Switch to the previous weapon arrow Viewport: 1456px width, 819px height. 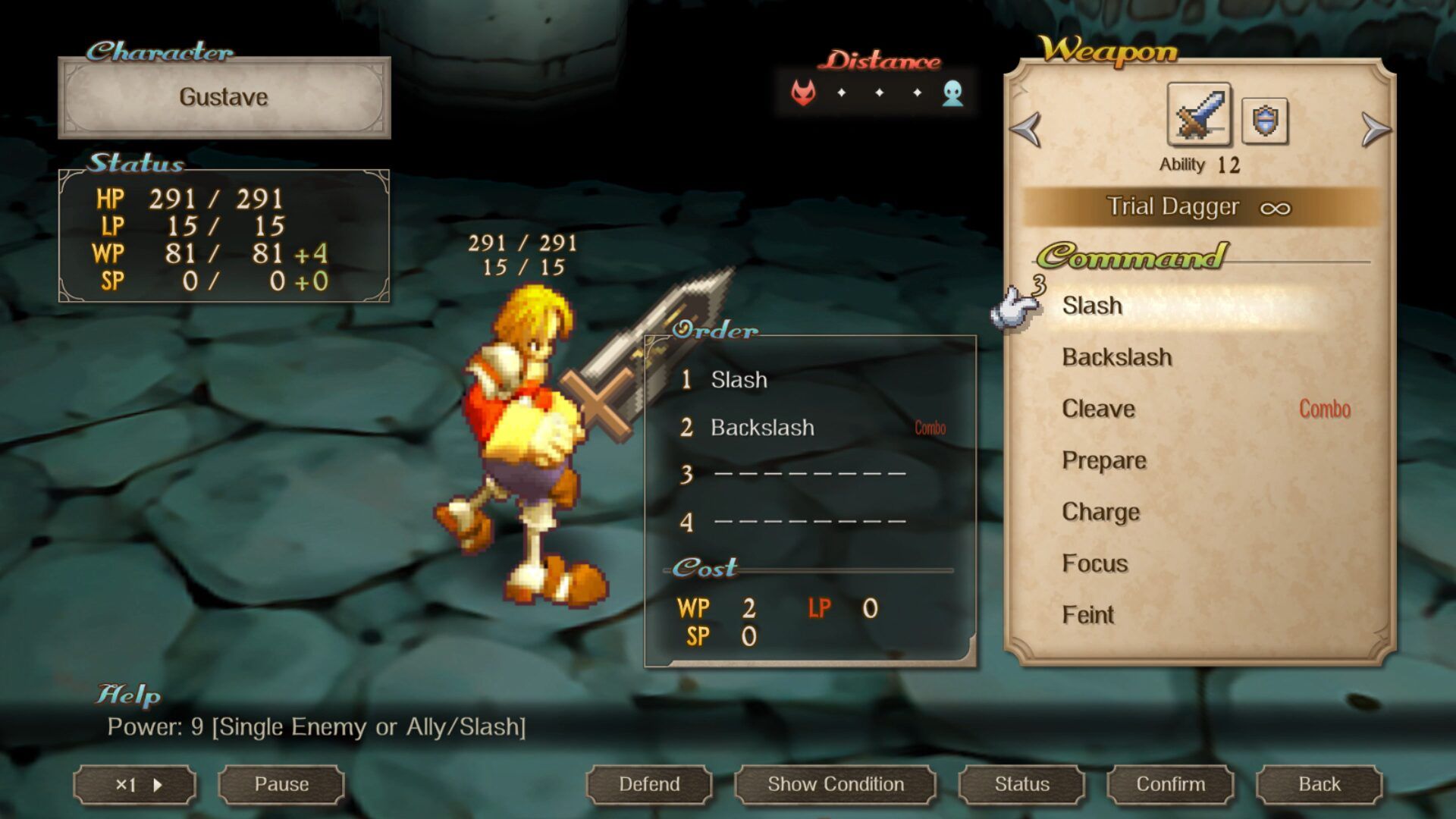point(1026,129)
